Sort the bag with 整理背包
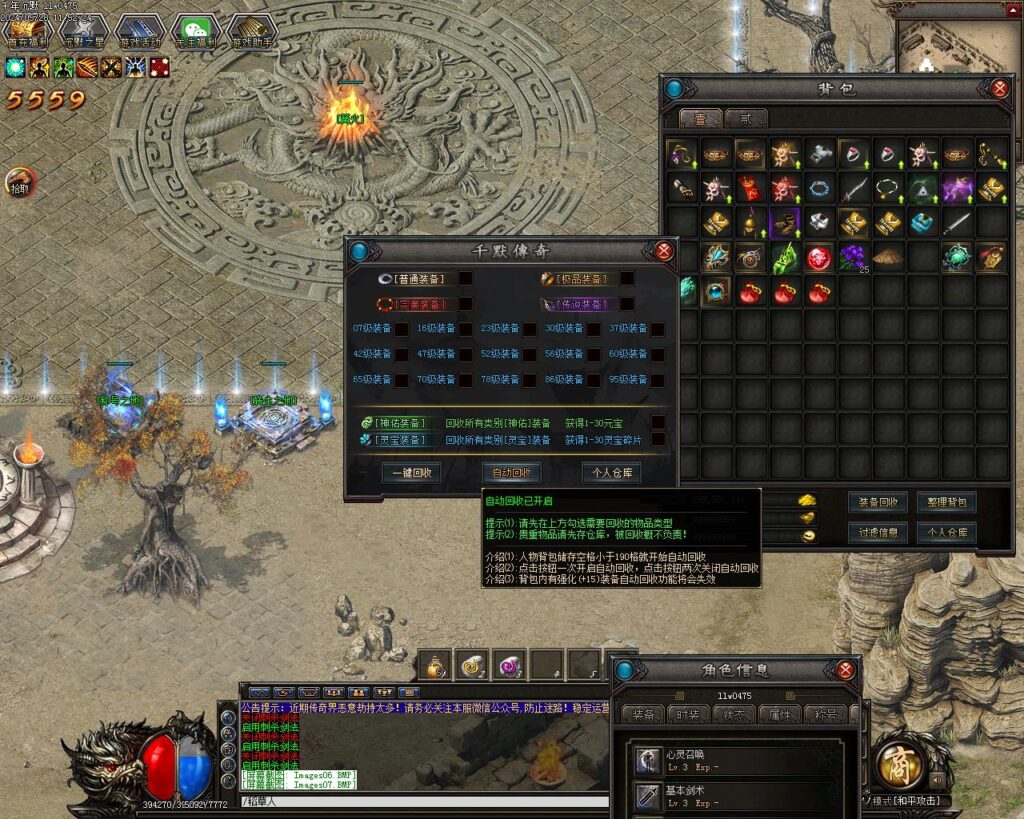 946,501
